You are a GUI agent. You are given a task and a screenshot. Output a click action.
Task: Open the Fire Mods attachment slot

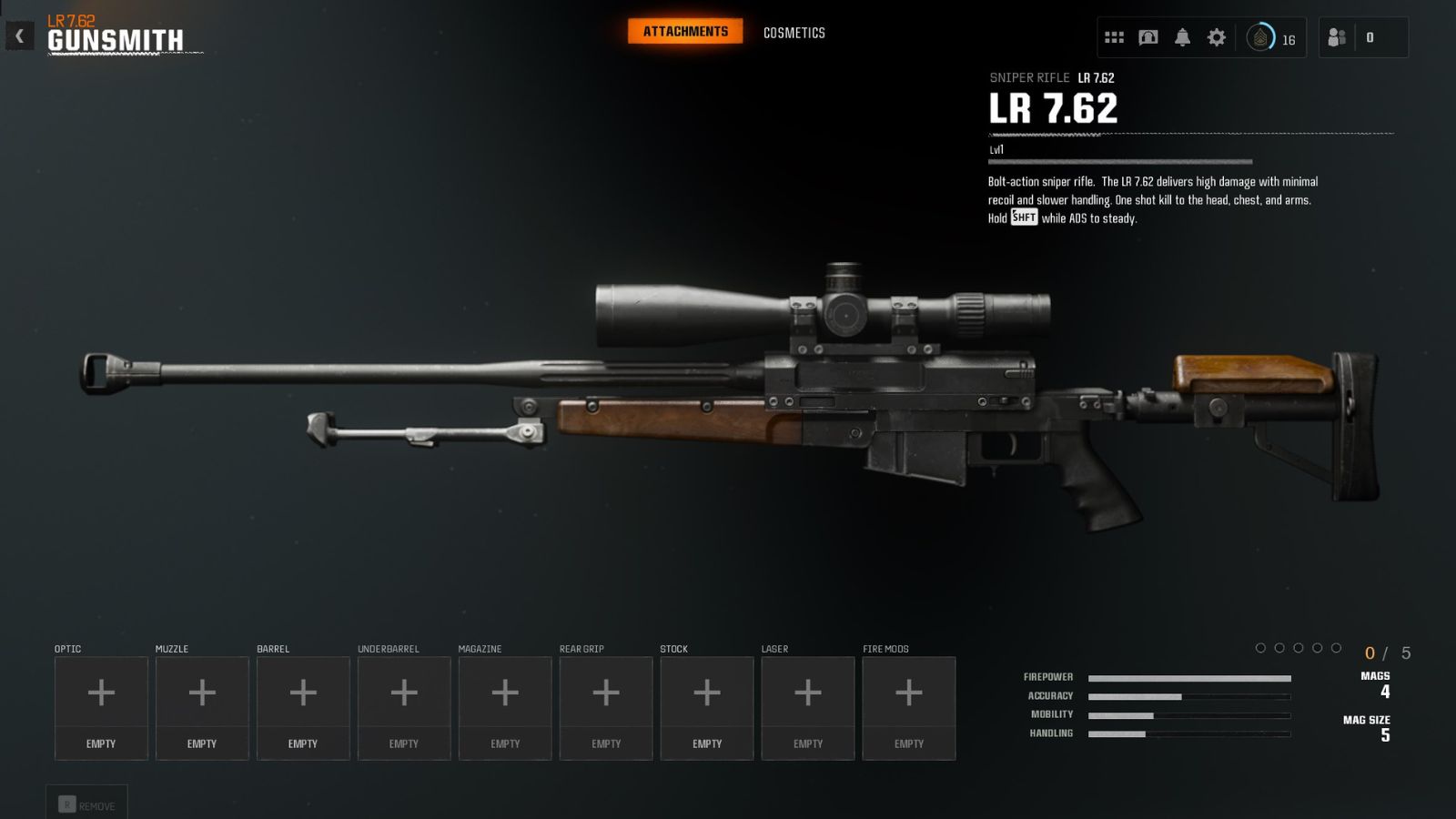908,693
